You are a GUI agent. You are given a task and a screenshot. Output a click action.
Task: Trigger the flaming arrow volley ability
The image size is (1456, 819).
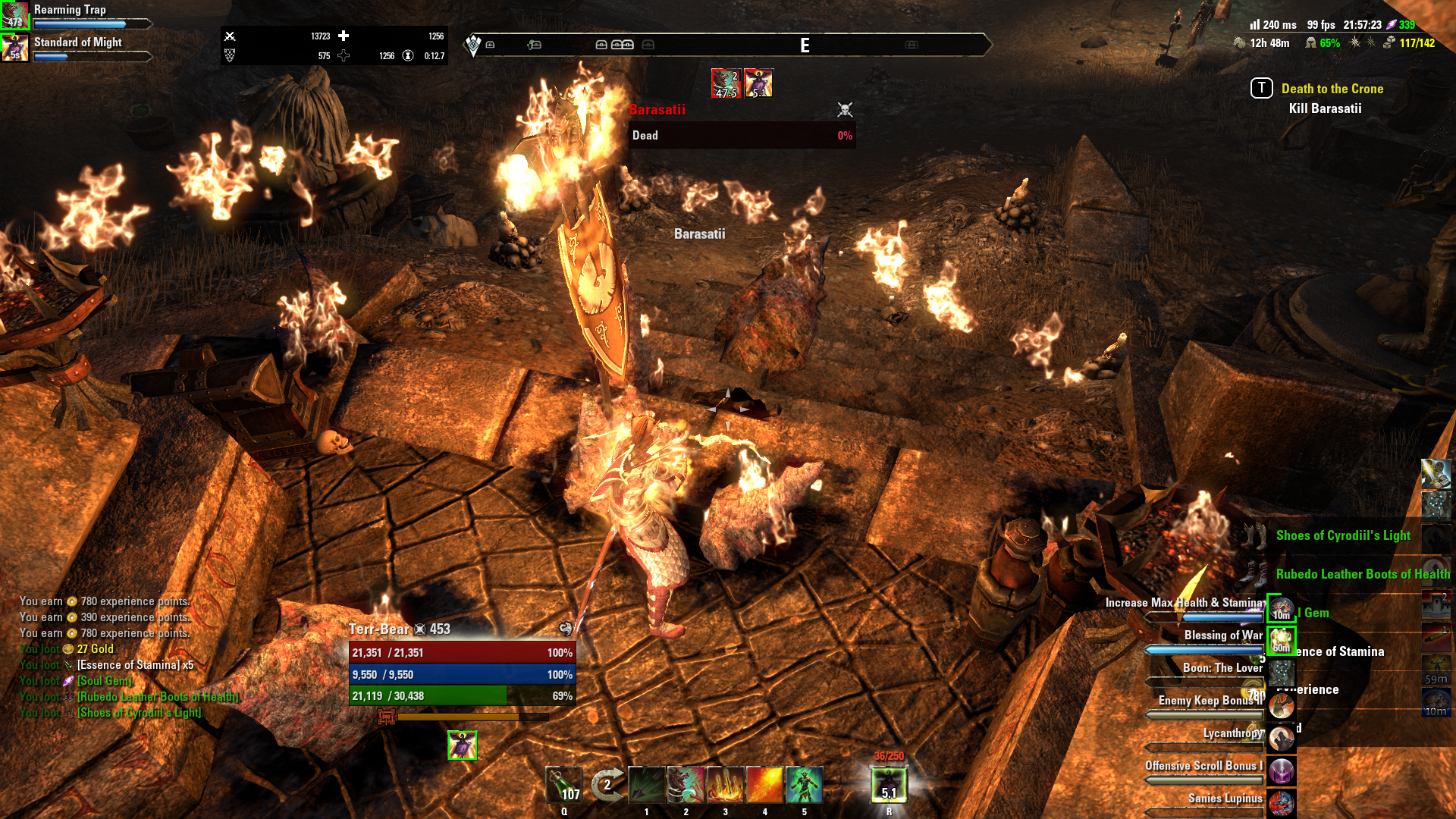click(x=725, y=785)
